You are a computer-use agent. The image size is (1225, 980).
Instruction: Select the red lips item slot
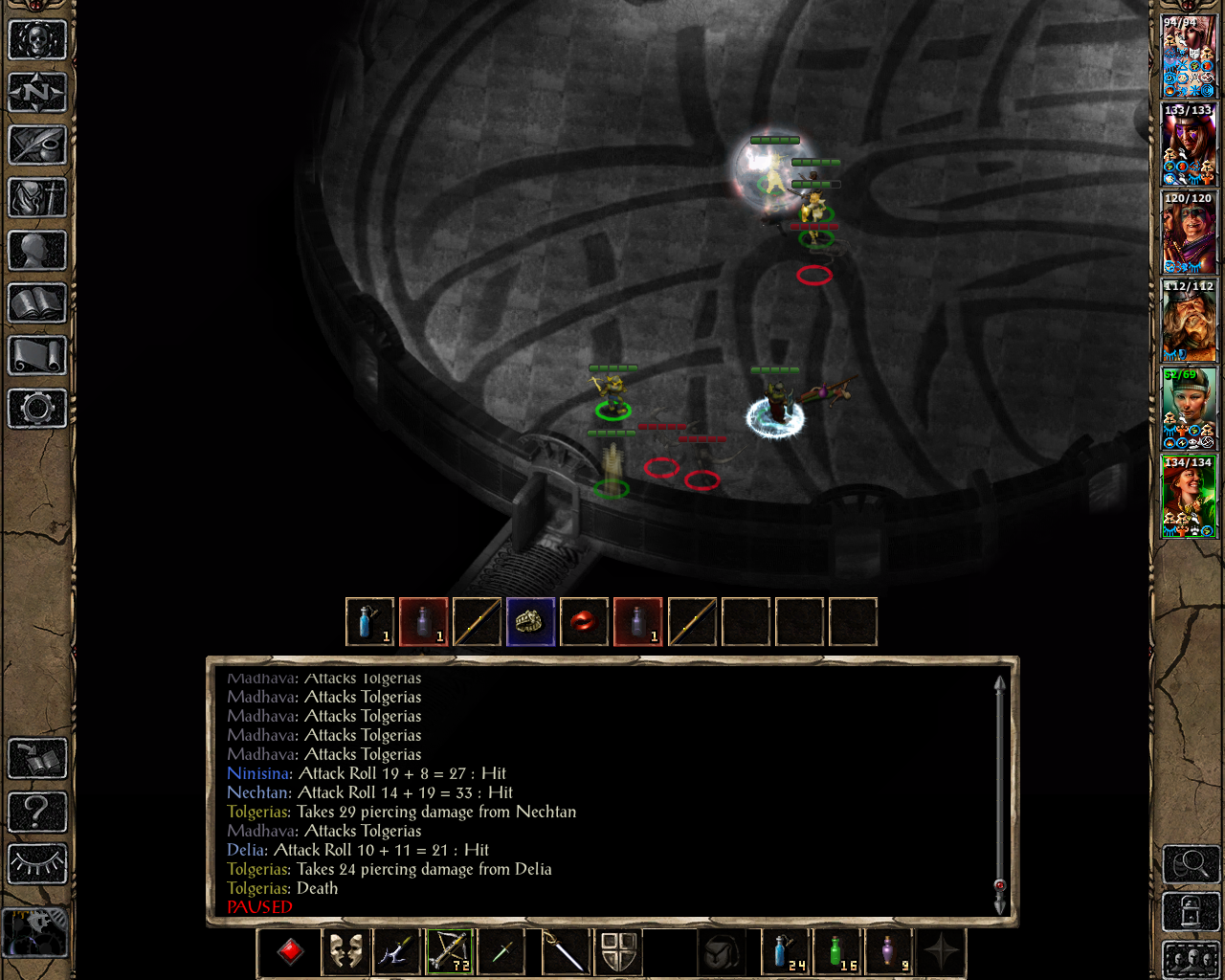(584, 622)
